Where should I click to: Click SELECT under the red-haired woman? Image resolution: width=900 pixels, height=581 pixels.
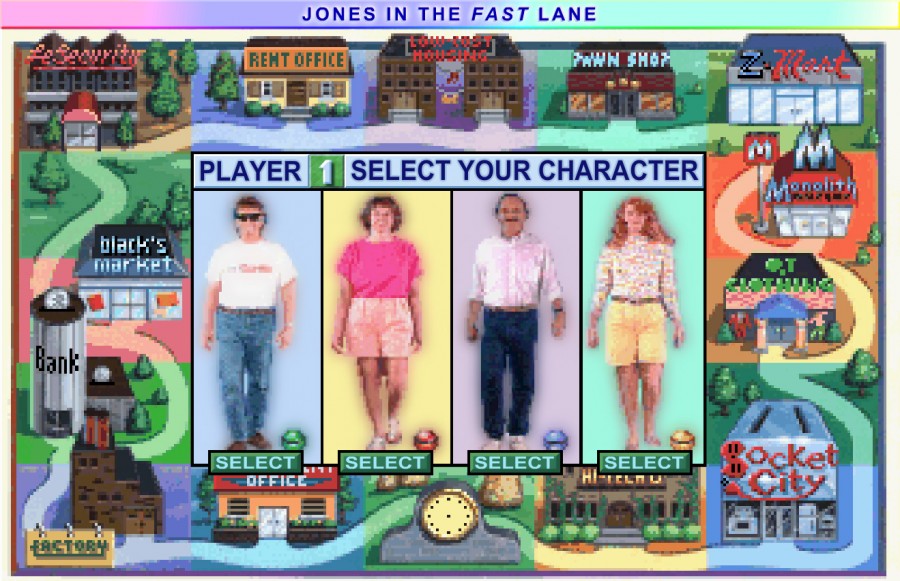point(644,462)
